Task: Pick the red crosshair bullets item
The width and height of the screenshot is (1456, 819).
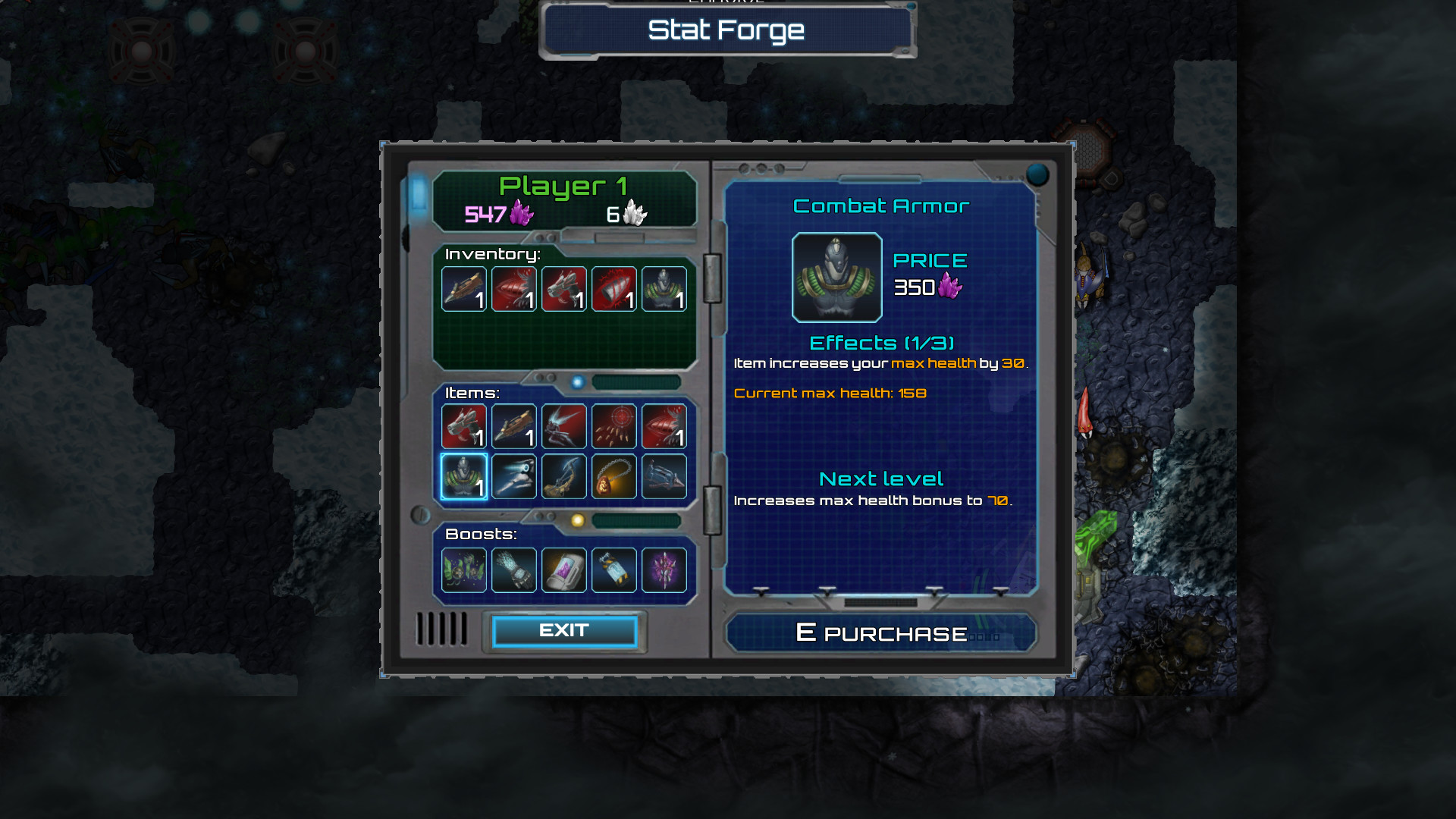Action: 614,426
